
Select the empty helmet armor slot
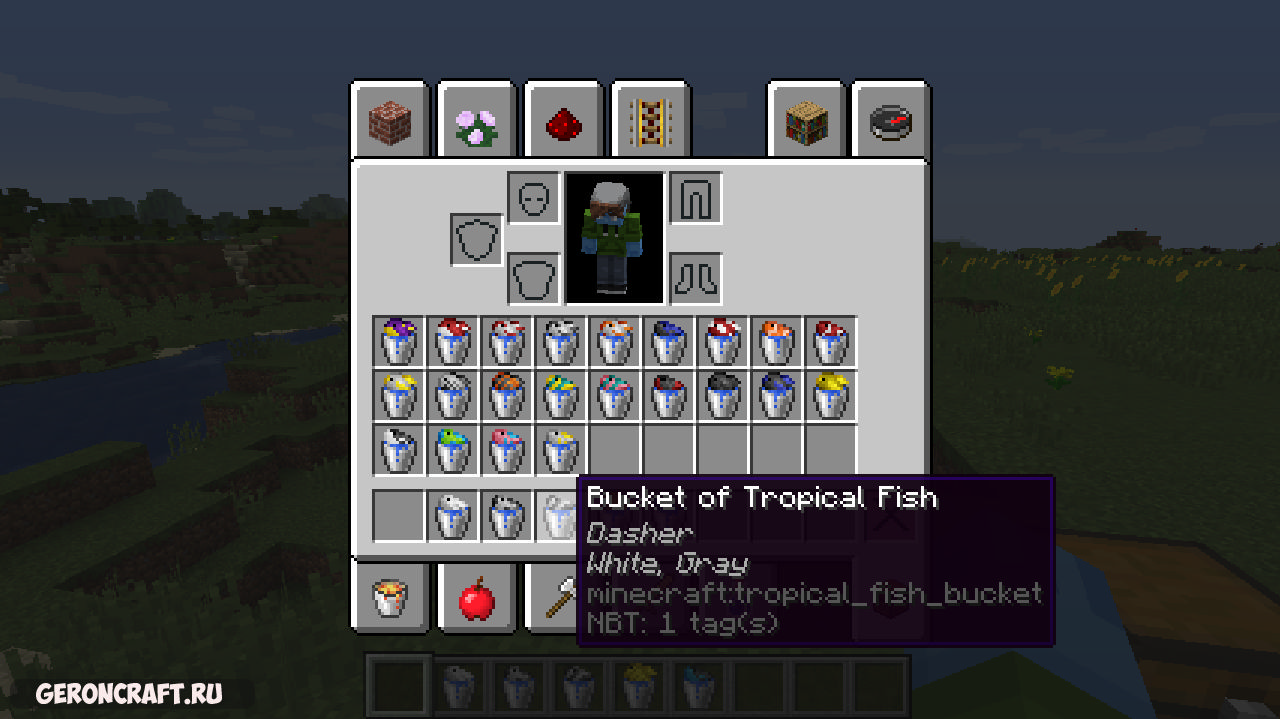pyautogui.click(x=533, y=197)
